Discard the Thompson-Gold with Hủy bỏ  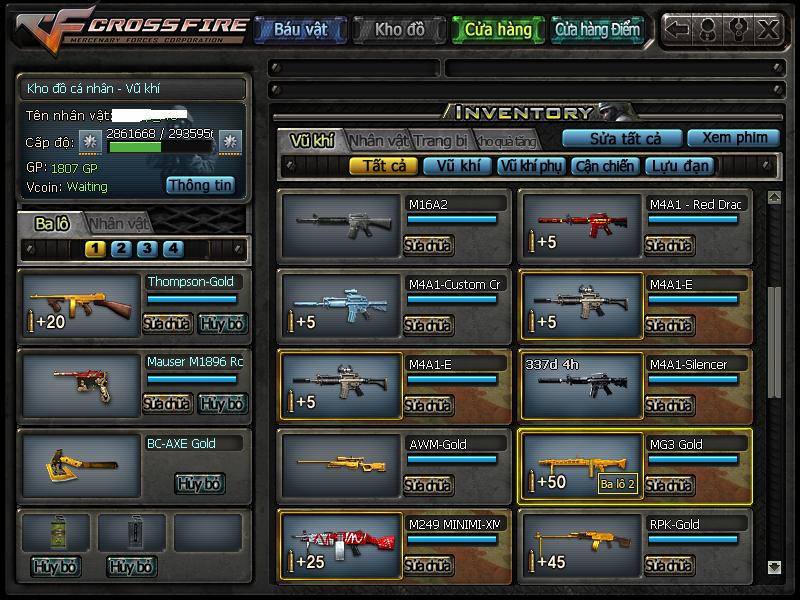[x=222, y=323]
